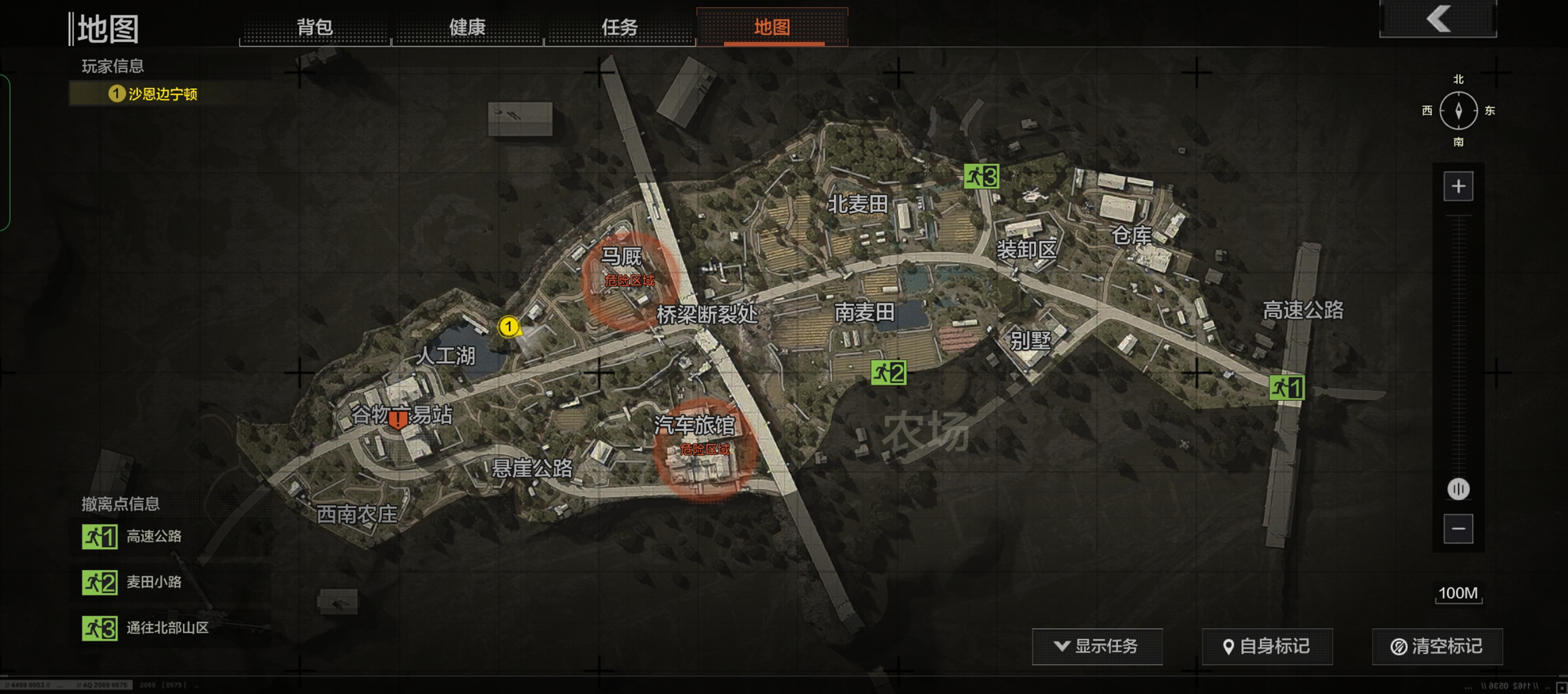1568x694 pixels.
Task: Open the 健康 tab
Action: 467,27
